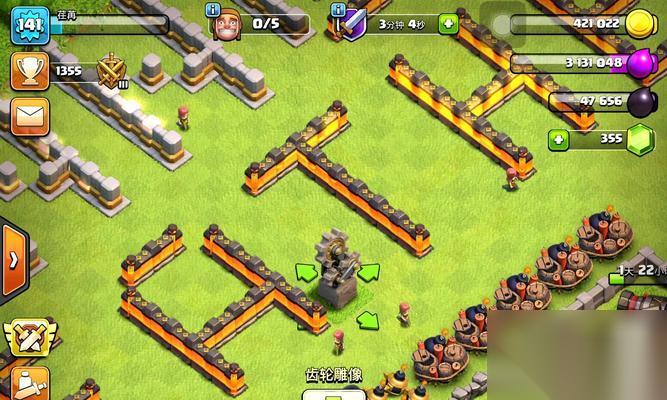The image size is (667, 400).
Task: Open the shield sword status icon
Action: click(x=350, y=22)
